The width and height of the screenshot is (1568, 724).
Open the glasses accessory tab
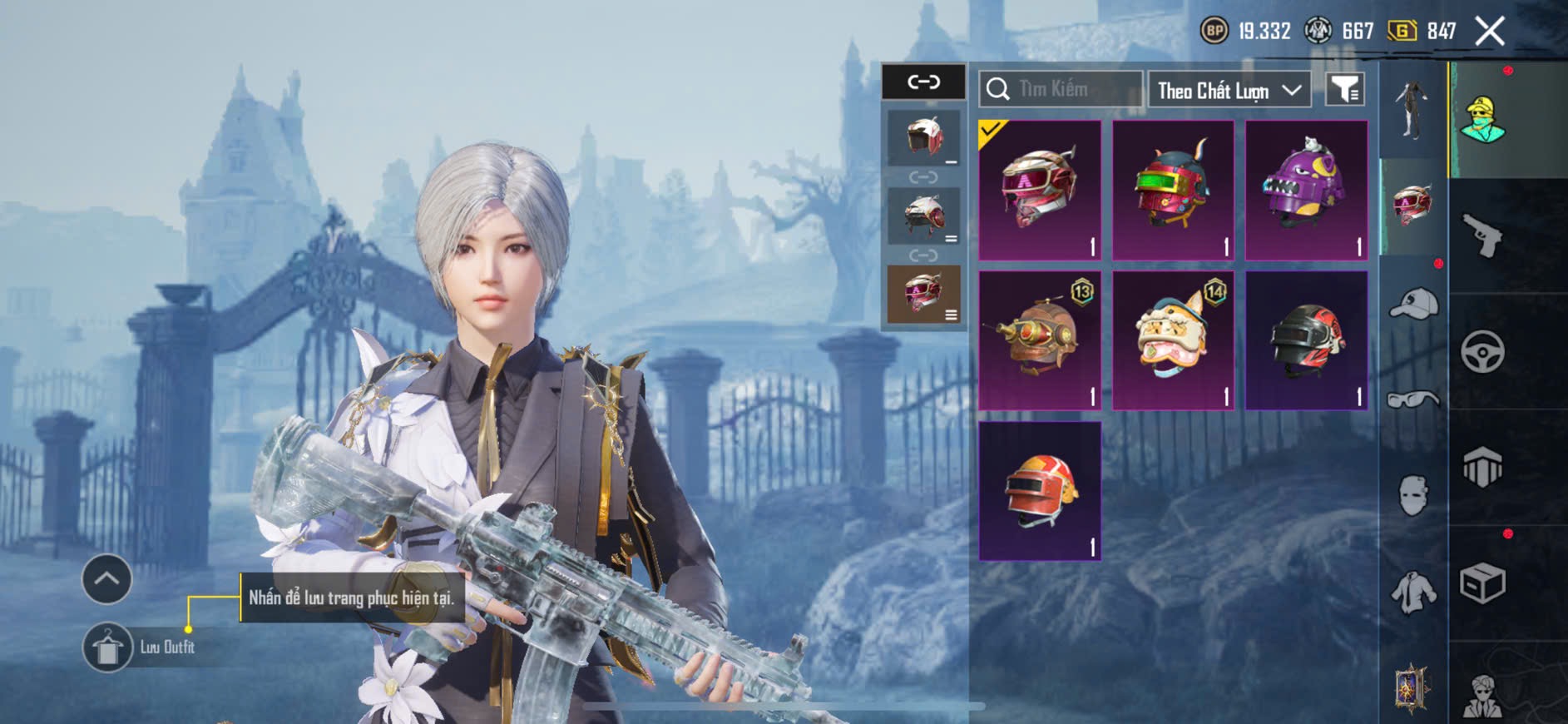(1413, 400)
